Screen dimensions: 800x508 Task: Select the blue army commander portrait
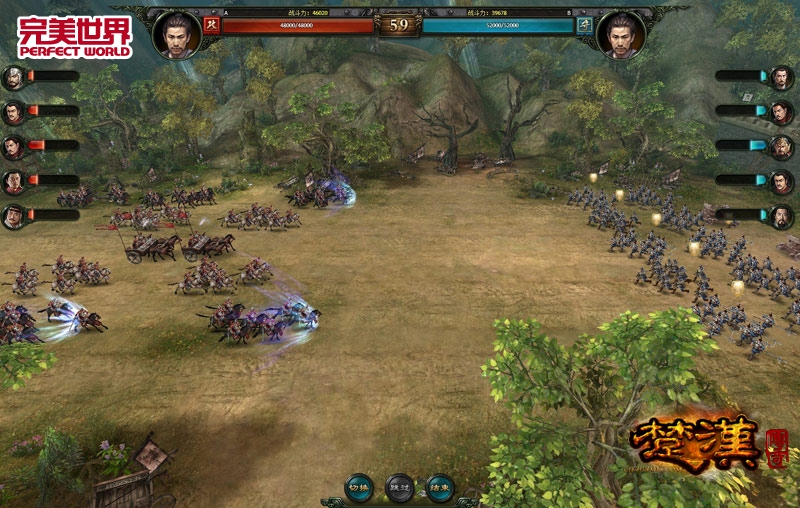click(620, 33)
